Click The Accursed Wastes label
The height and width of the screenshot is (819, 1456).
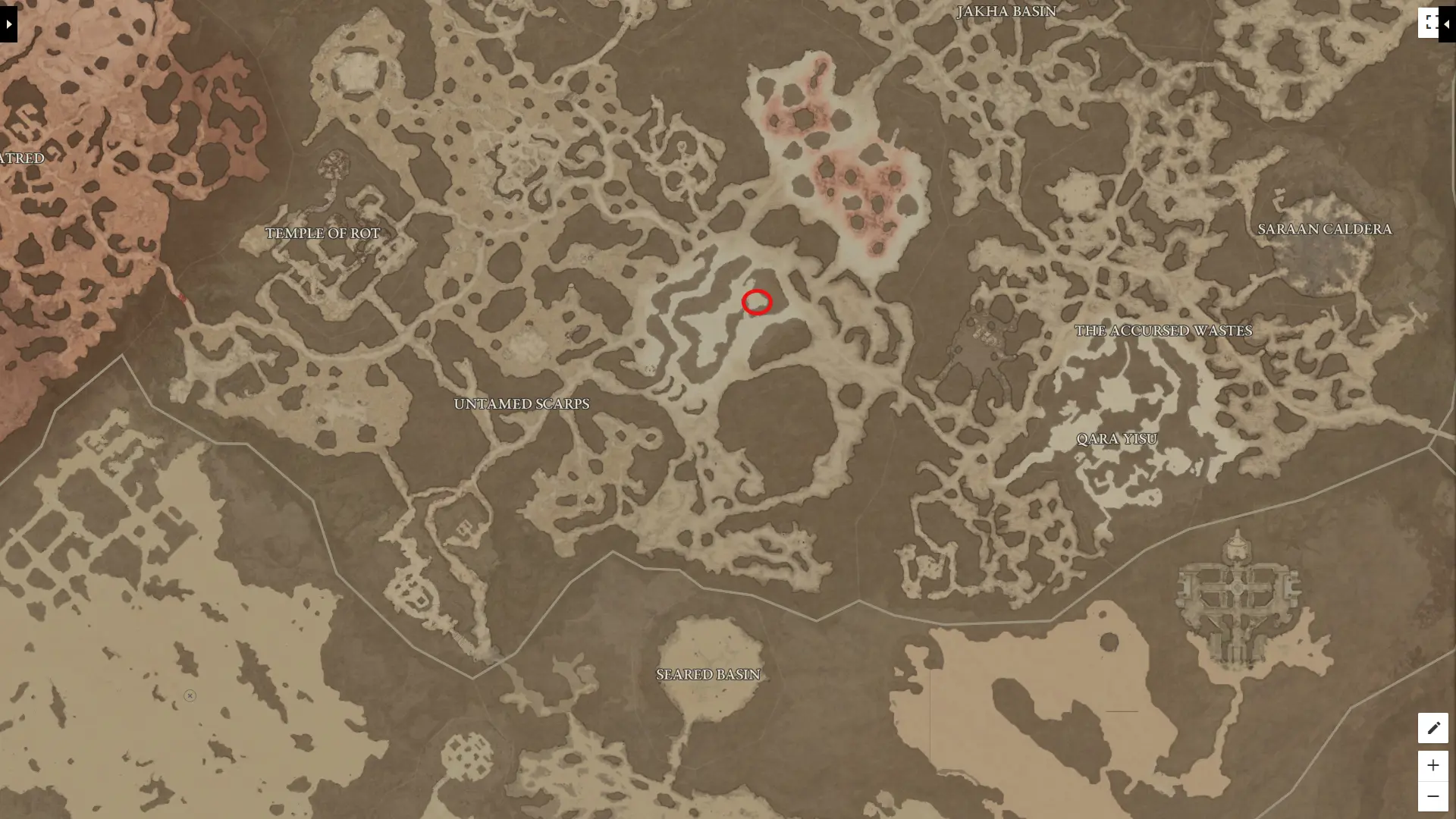(1163, 330)
